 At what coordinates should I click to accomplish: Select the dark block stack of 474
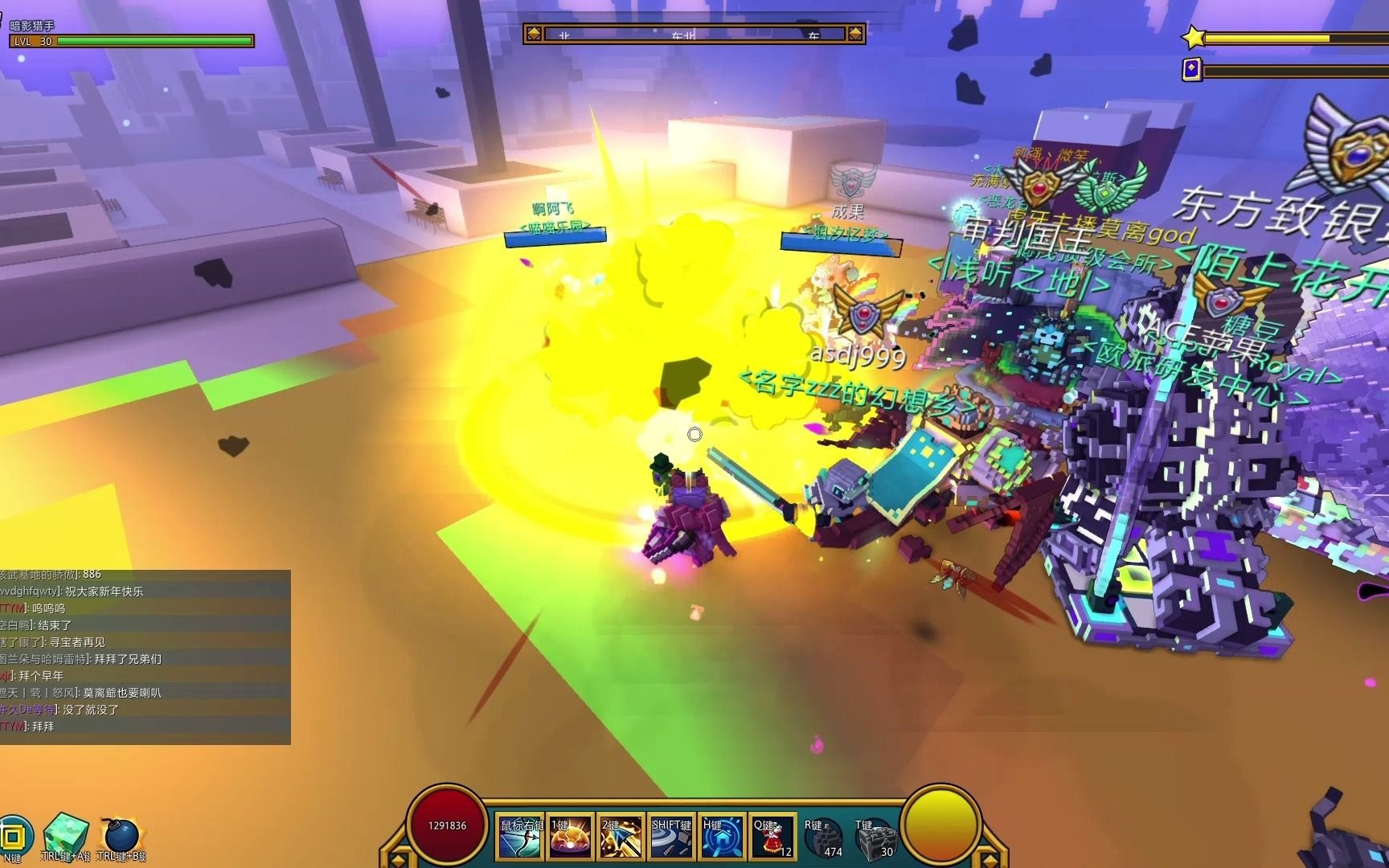click(x=822, y=839)
